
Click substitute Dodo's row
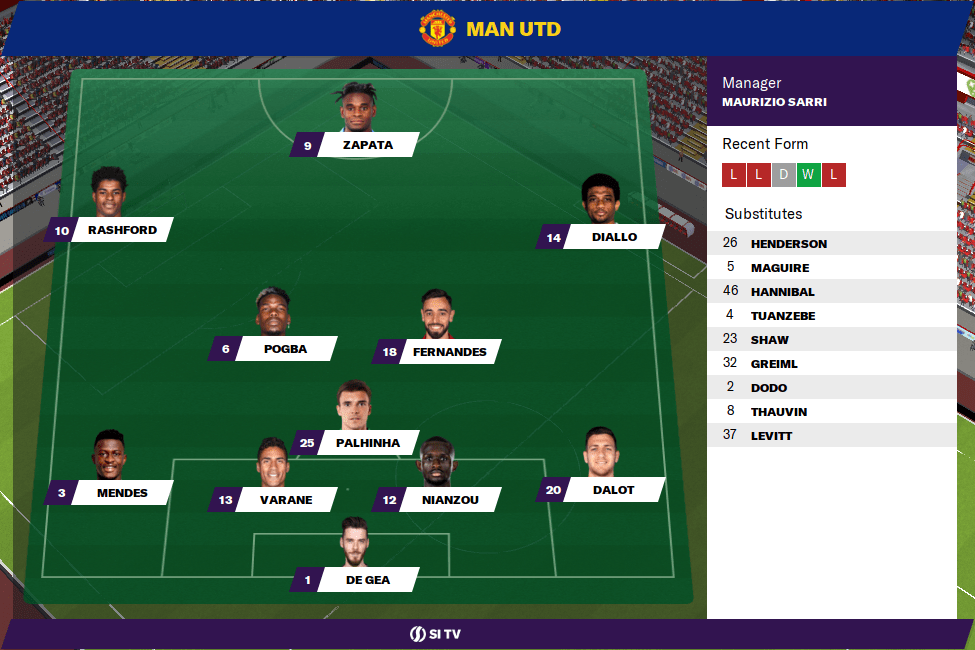click(x=832, y=388)
